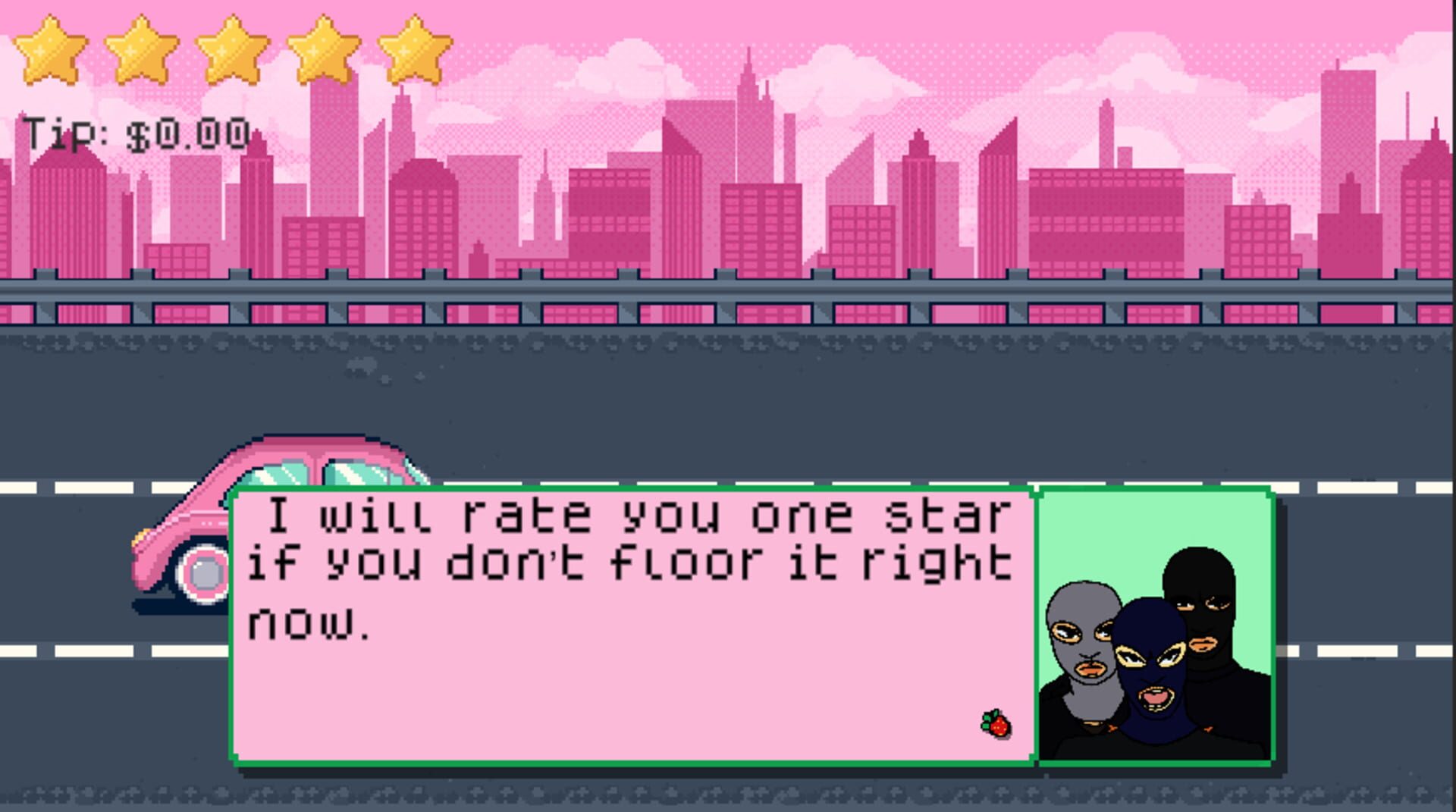Click the strawberry icon in the dialogue box

[997, 726]
